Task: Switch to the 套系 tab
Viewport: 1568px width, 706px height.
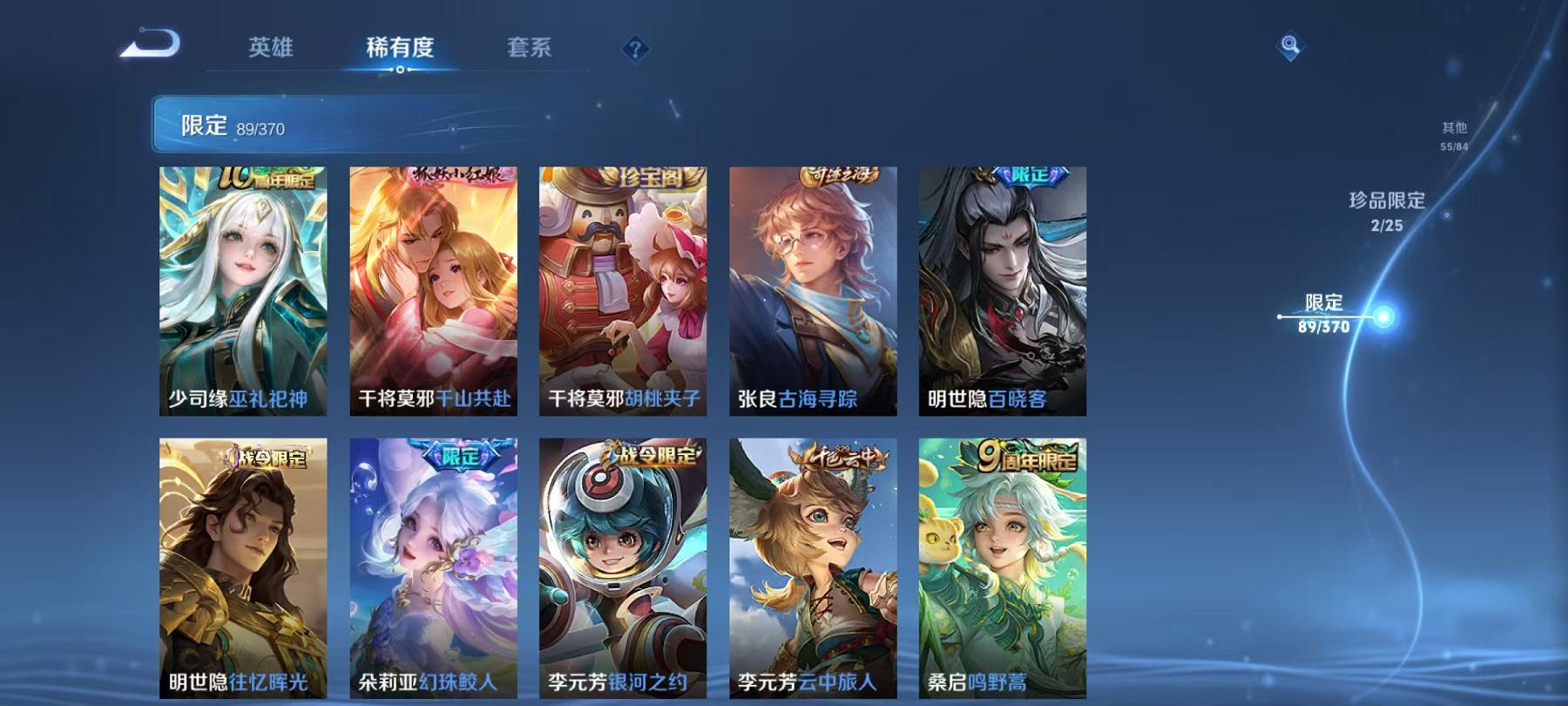Action: pyautogui.click(x=531, y=50)
